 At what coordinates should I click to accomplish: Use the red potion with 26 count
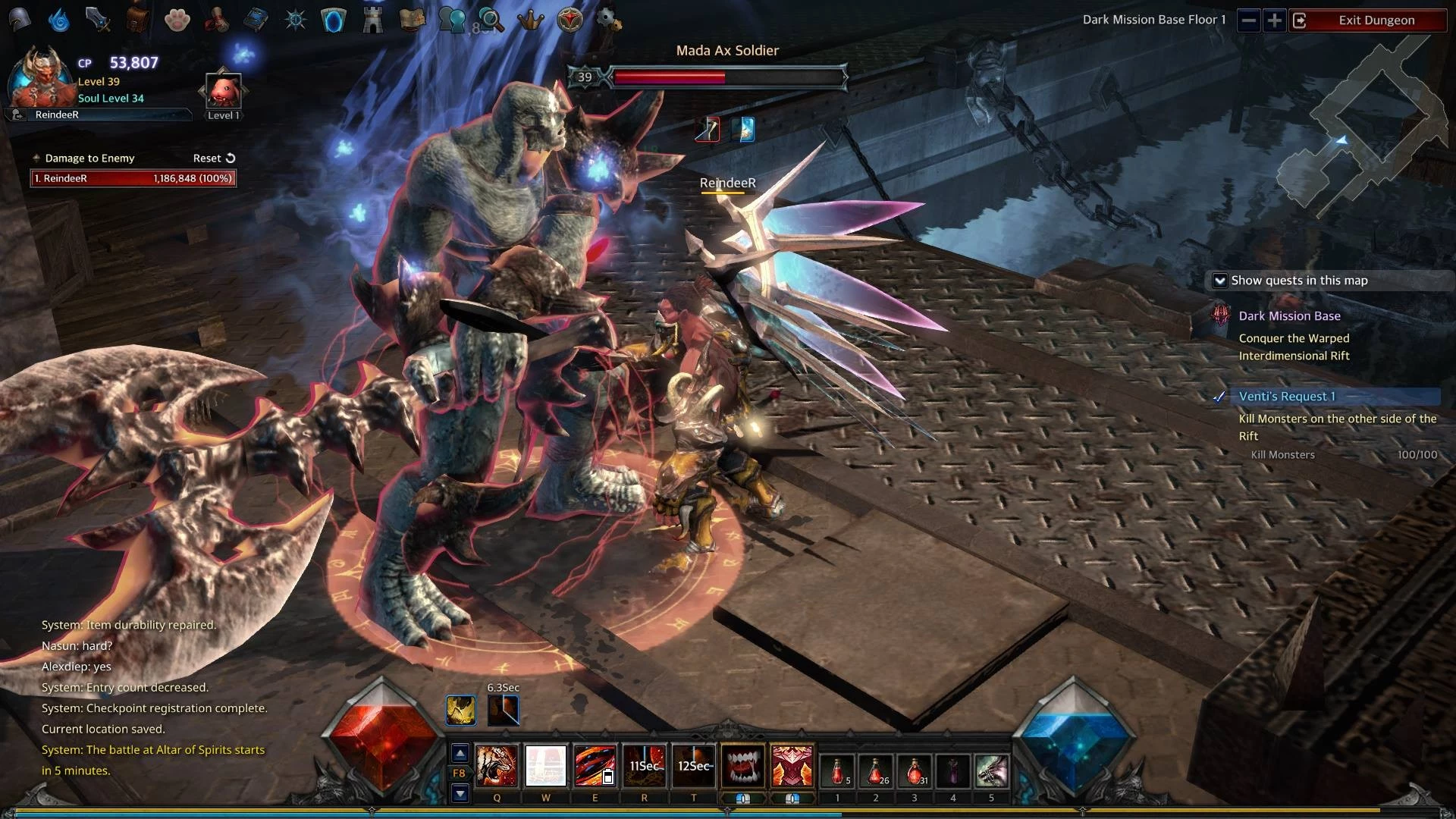tap(875, 771)
